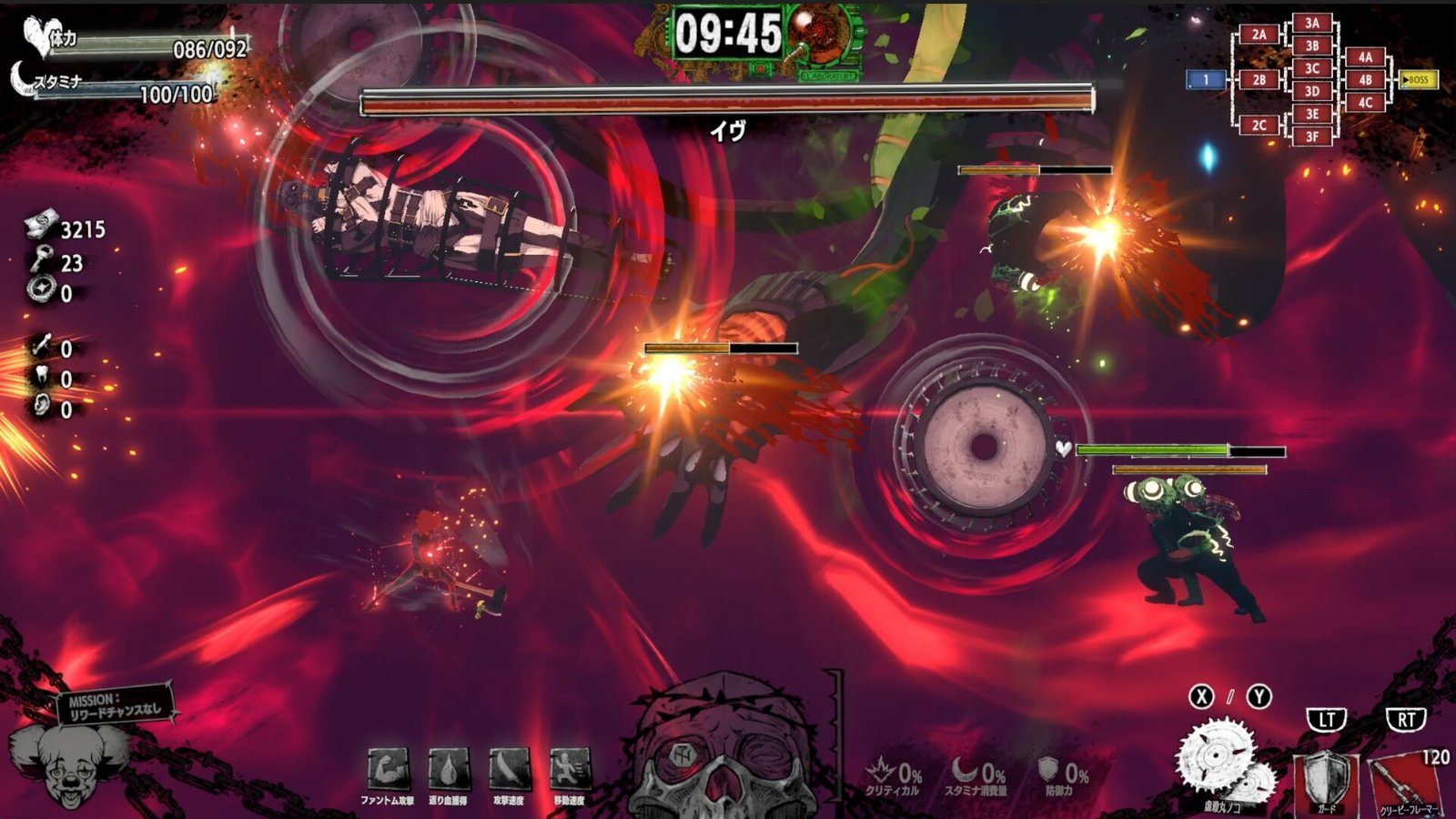Select the 返り血獲得 blood drop icon

pos(449,769)
